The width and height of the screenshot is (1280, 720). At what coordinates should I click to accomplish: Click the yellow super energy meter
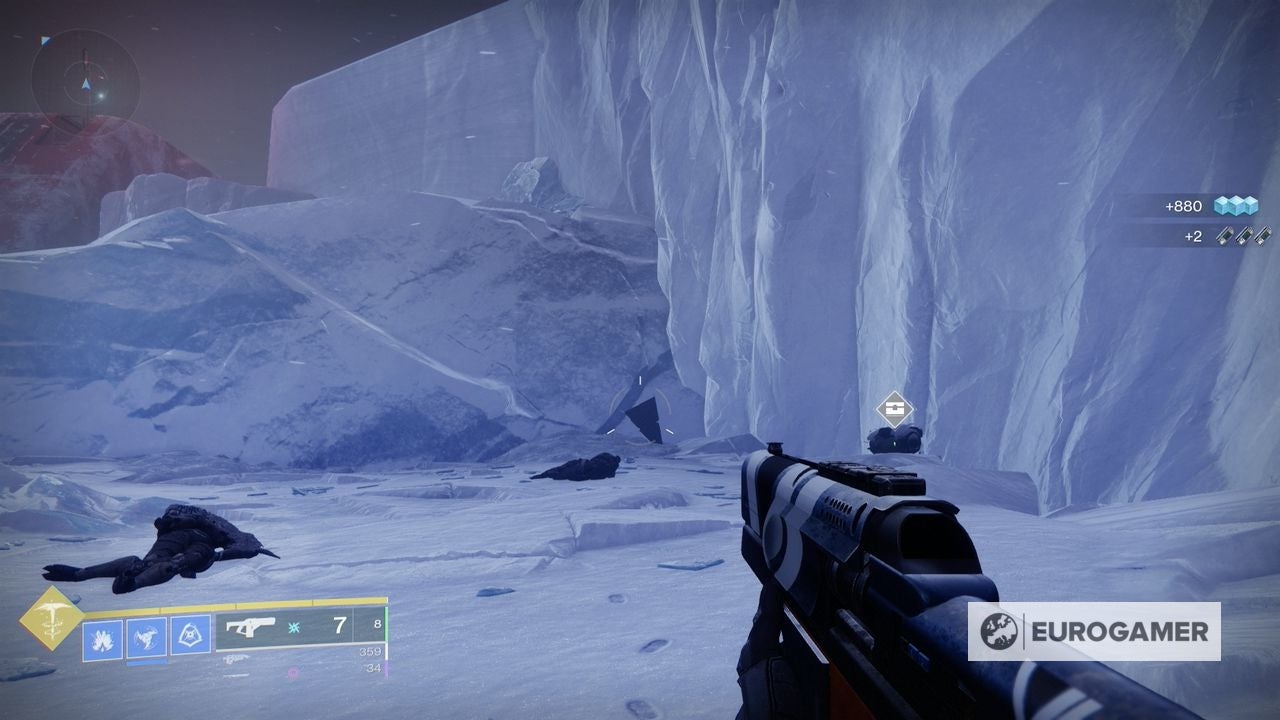220,603
